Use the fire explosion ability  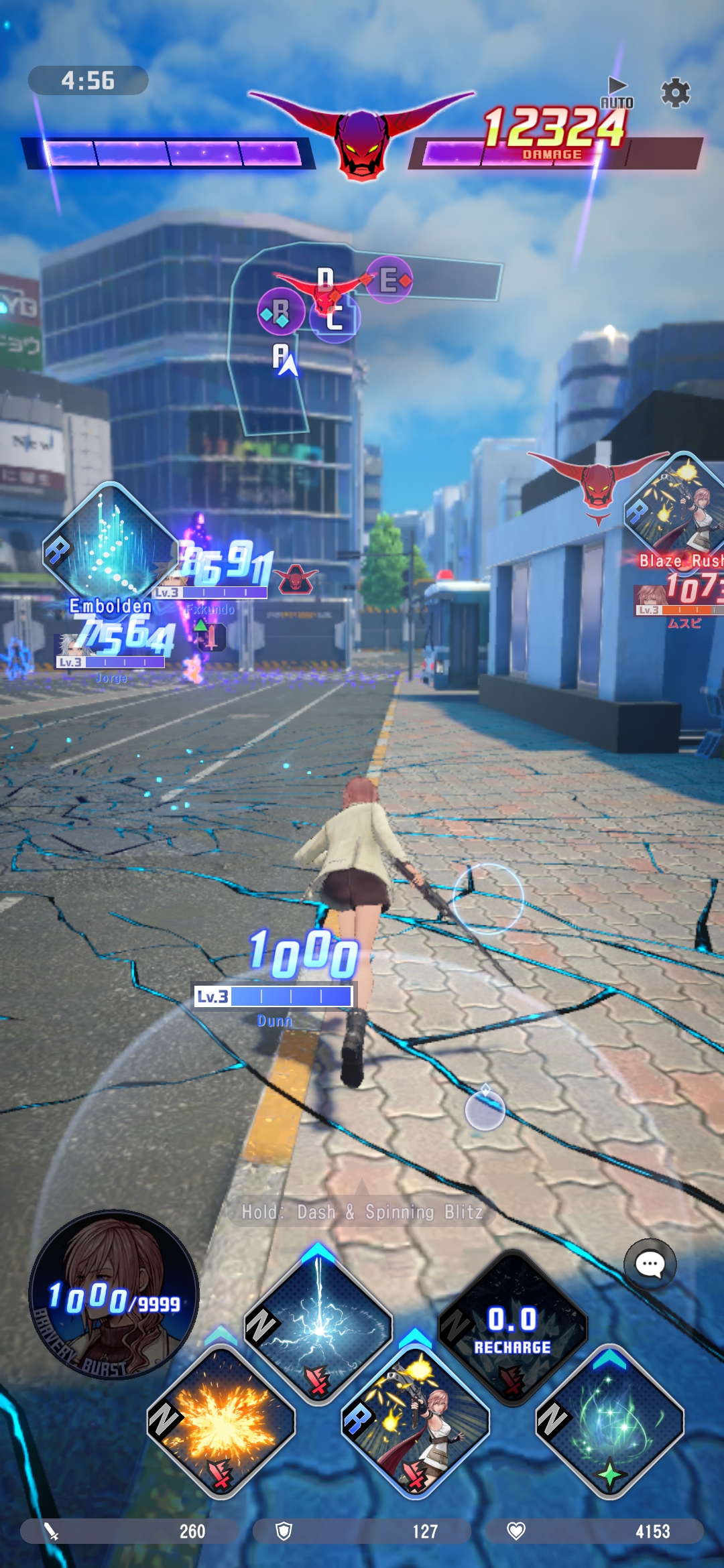pyautogui.click(x=221, y=1421)
